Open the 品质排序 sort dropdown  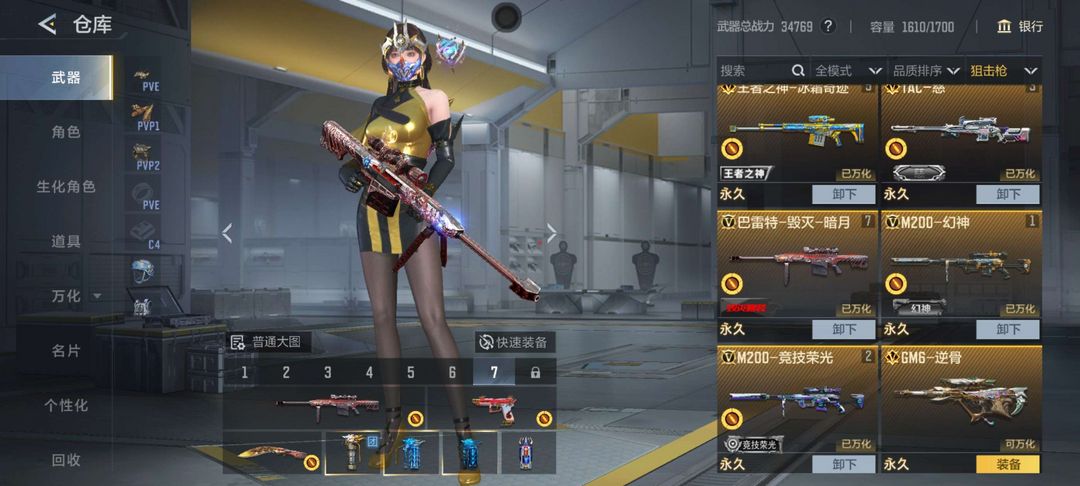coord(925,71)
